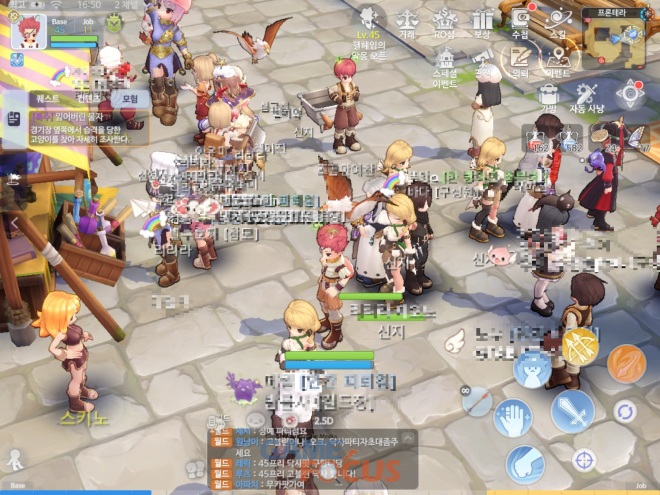
Task: Use the golden arrow shower skill
Action: 579,347
